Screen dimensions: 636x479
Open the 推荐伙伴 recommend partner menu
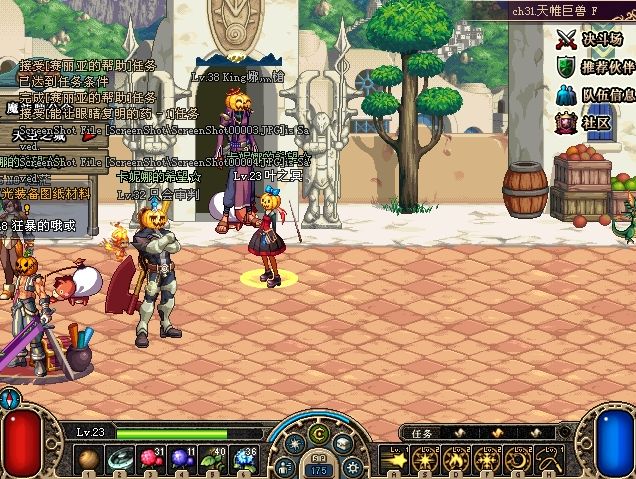[x=594, y=67]
